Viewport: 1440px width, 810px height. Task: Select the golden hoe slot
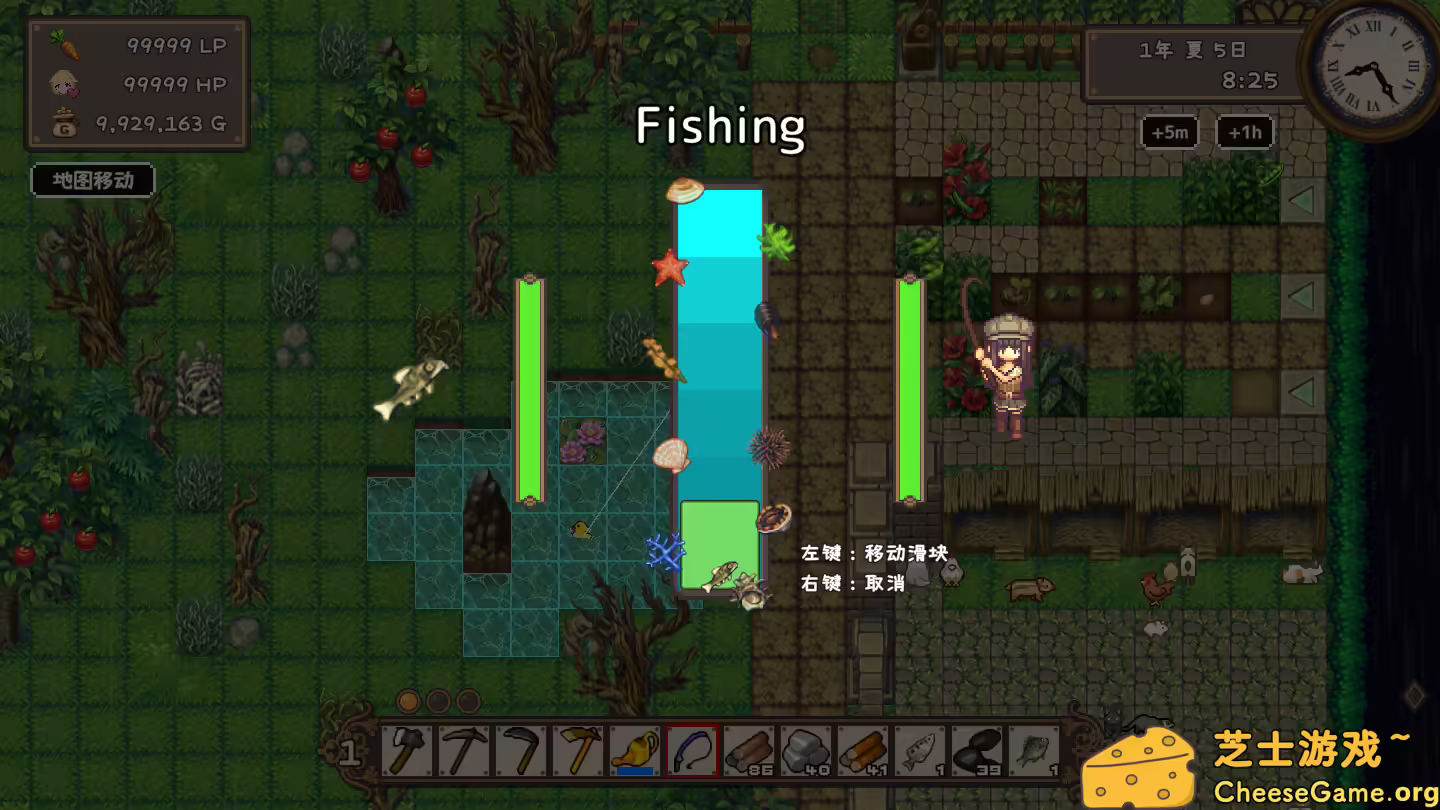click(578, 750)
